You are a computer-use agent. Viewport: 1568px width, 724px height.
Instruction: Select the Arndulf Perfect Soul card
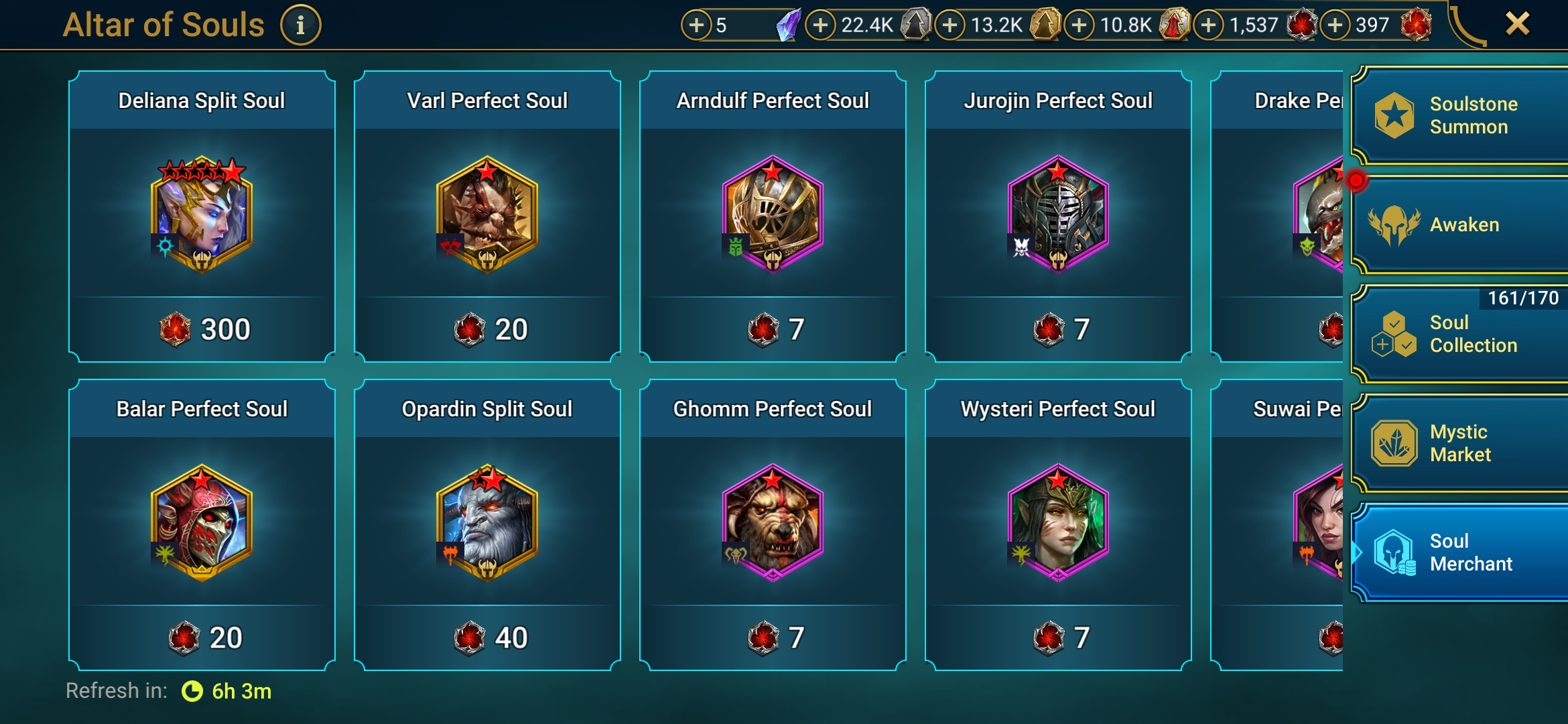click(773, 216)
